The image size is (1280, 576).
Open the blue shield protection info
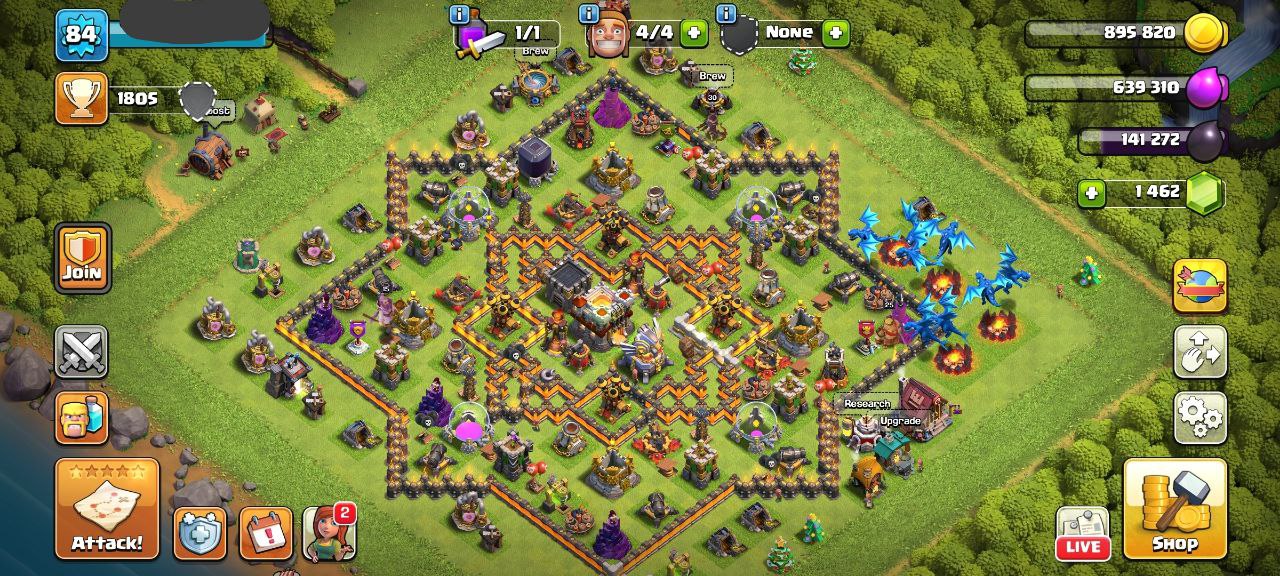click(x=200, y=533)
